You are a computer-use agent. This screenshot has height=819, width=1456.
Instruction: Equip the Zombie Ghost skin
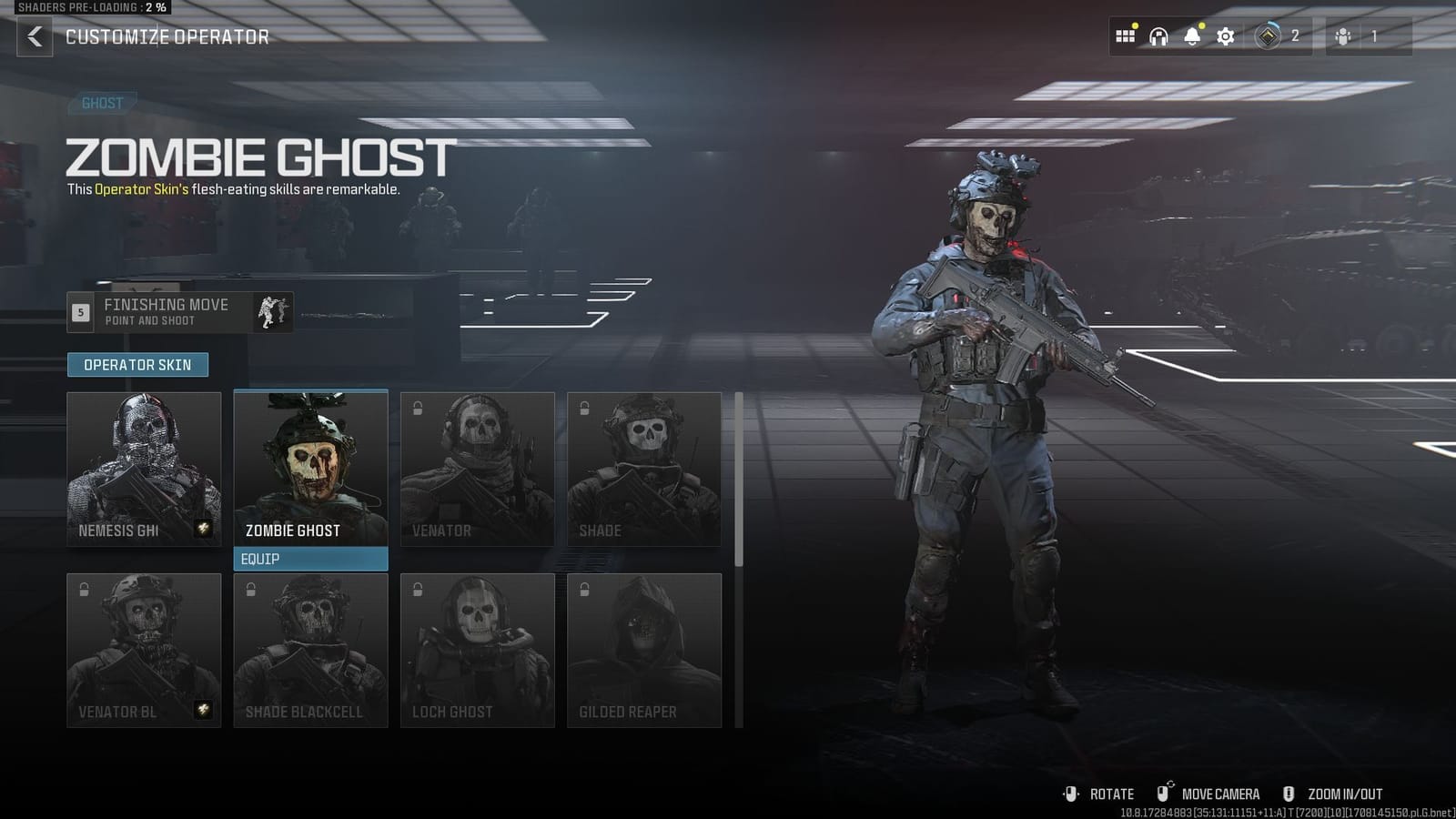(310, 559)
